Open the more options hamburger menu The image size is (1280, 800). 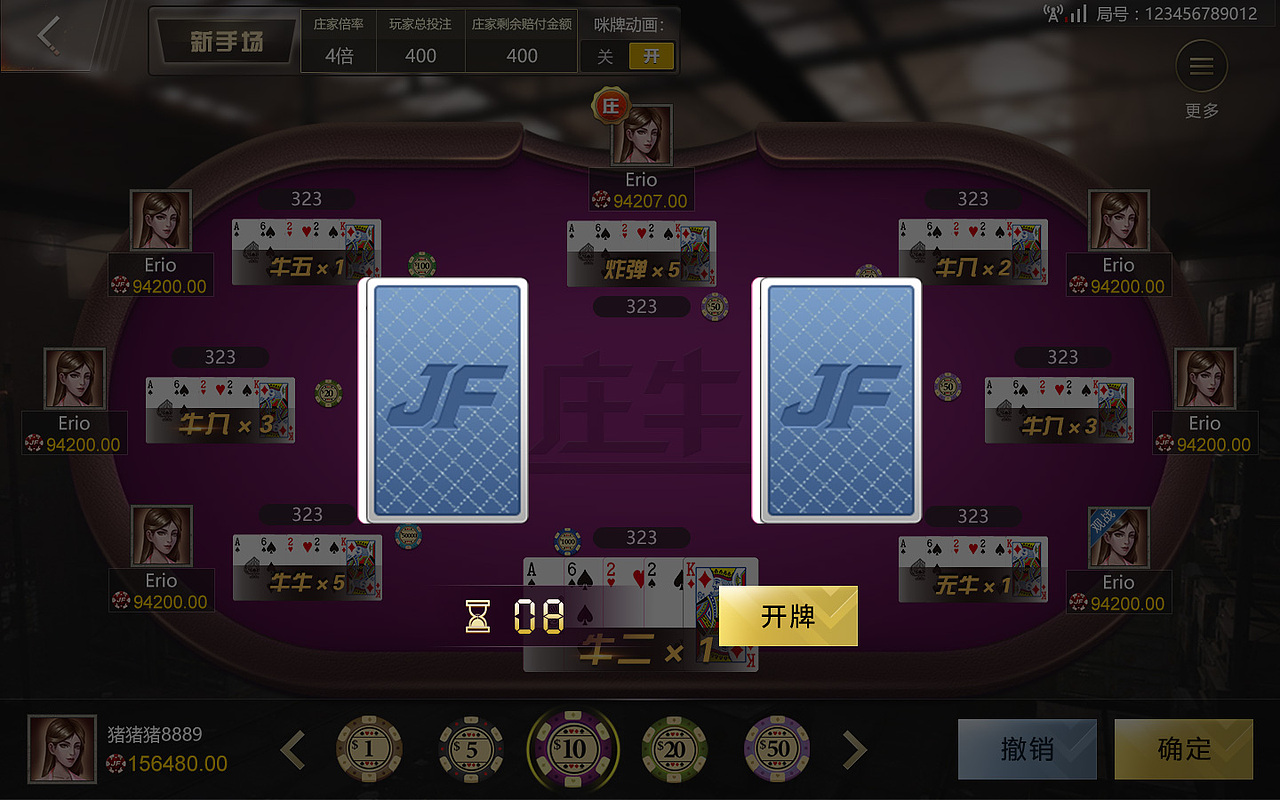pyautogui.click(x=1201, y=65)
